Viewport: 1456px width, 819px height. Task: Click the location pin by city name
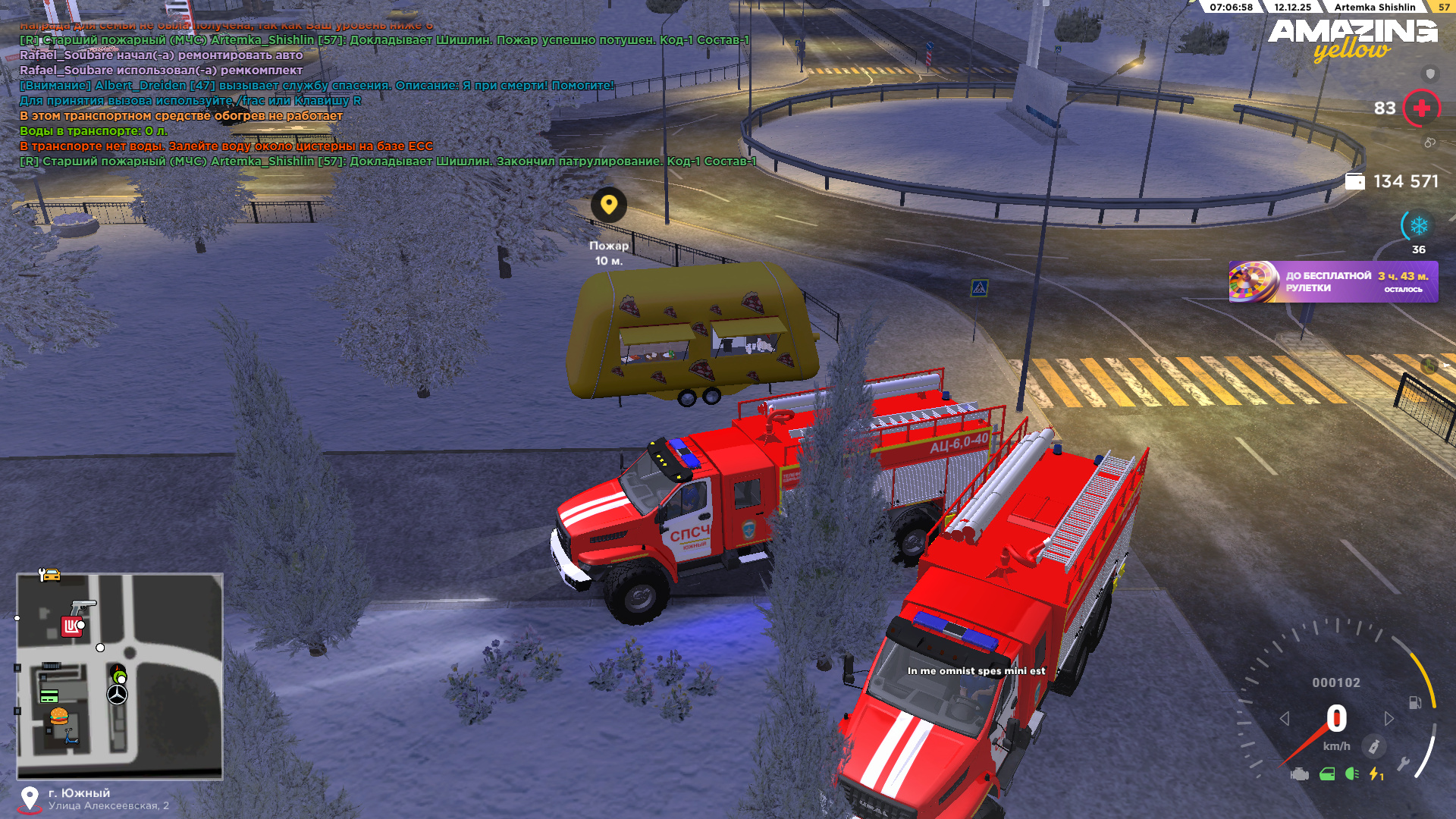[x=30, y=798]
